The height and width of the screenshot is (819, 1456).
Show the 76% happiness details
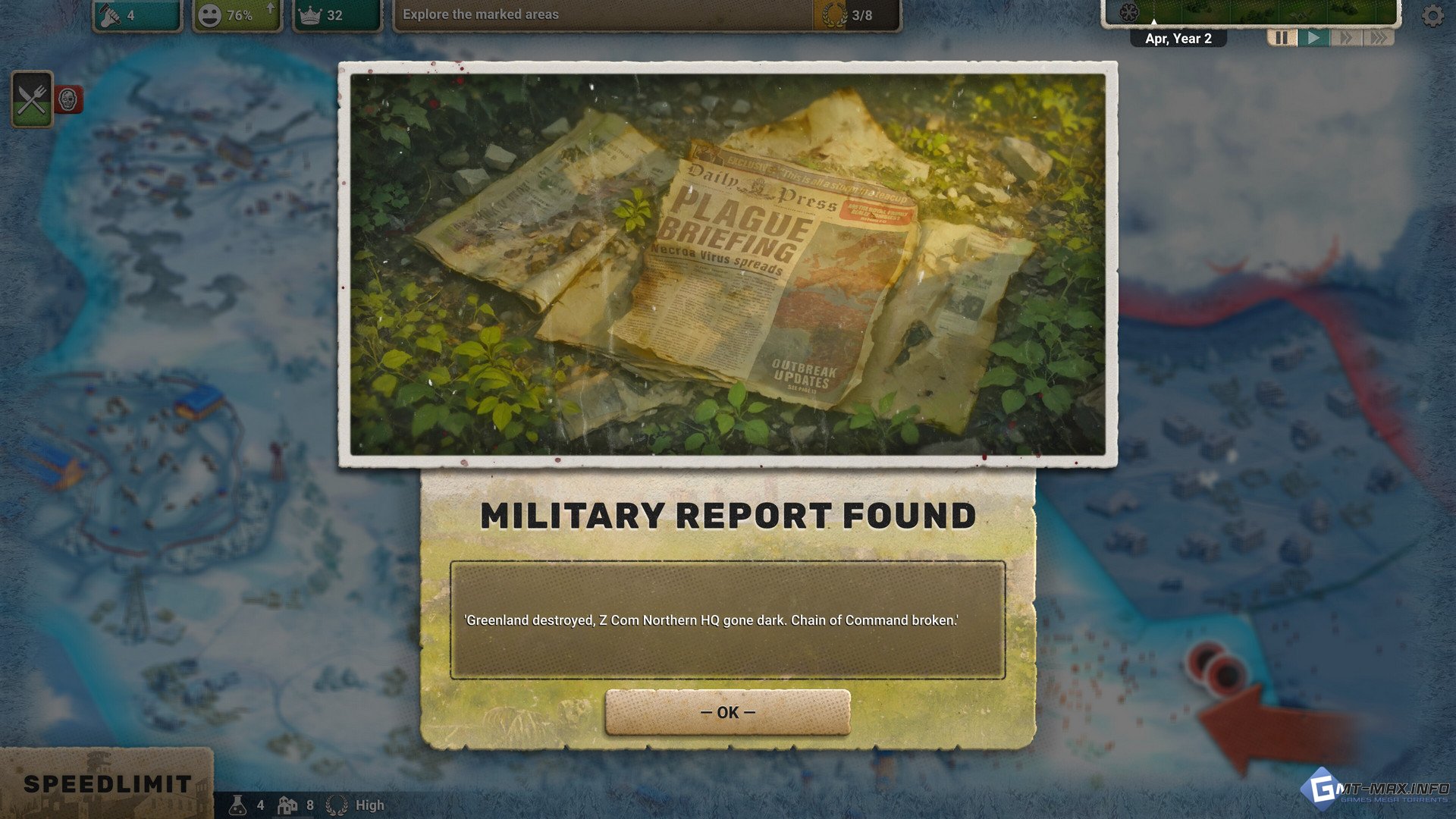pos(237,15)
